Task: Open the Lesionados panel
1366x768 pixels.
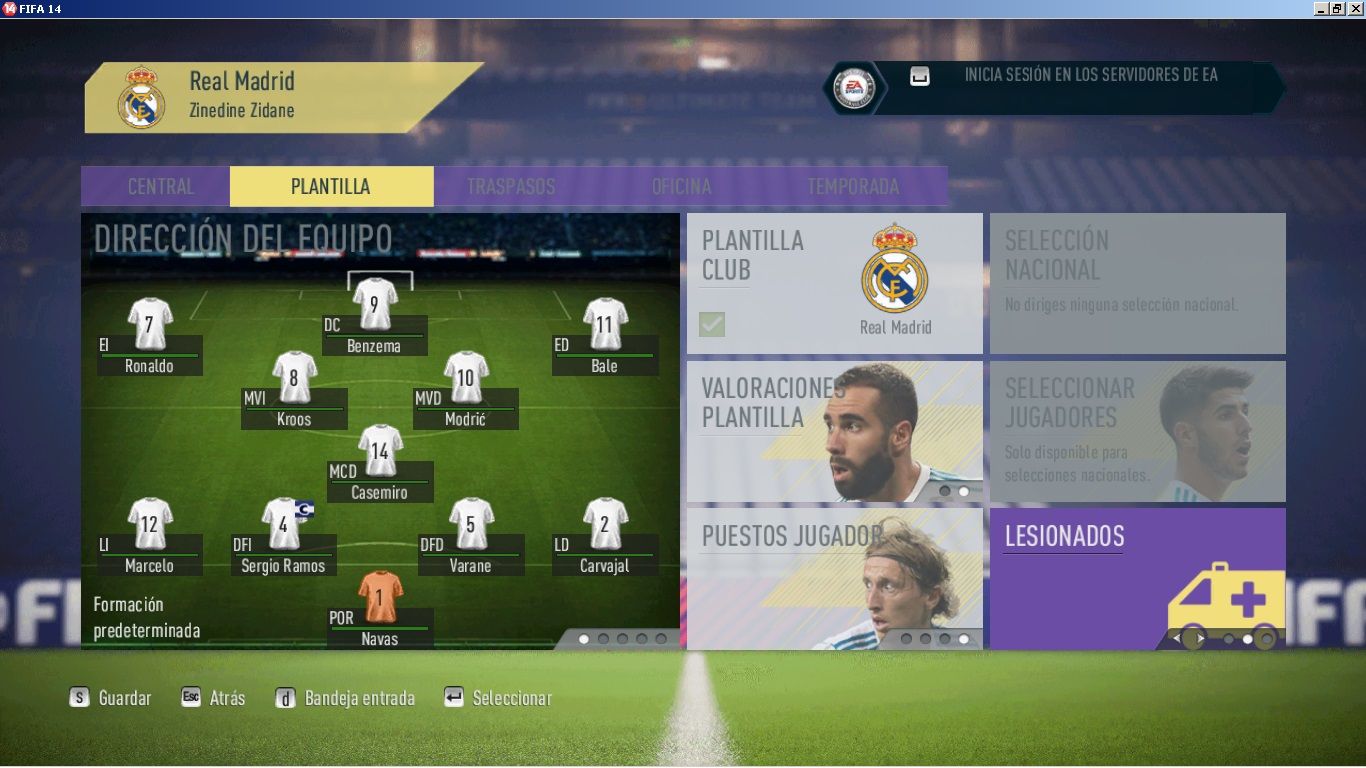Action: click(1137, 578)
